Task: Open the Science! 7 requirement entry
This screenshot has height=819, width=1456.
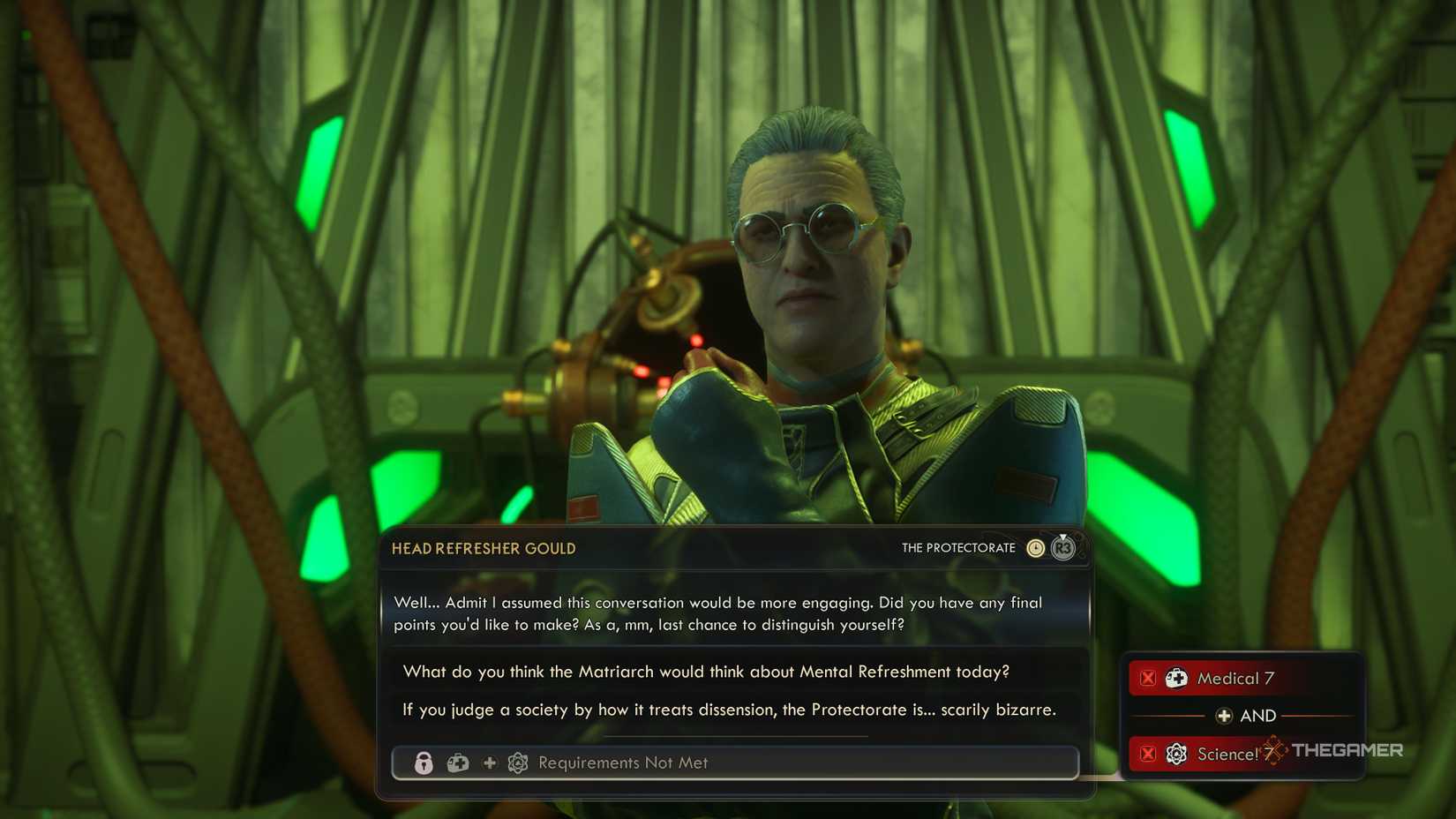Action: [x=1229, y=755]
